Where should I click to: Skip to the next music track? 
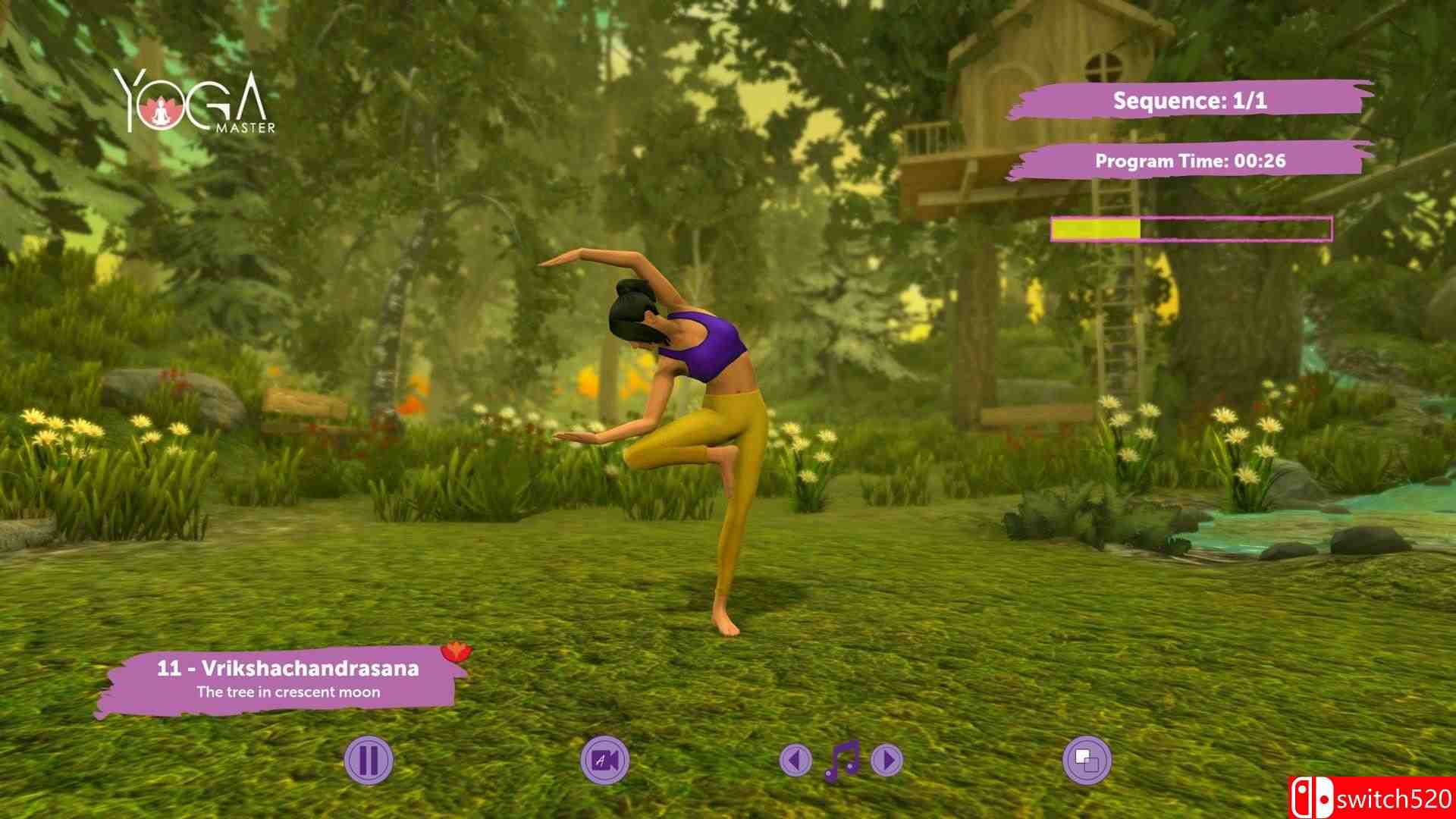pos(887,760)
